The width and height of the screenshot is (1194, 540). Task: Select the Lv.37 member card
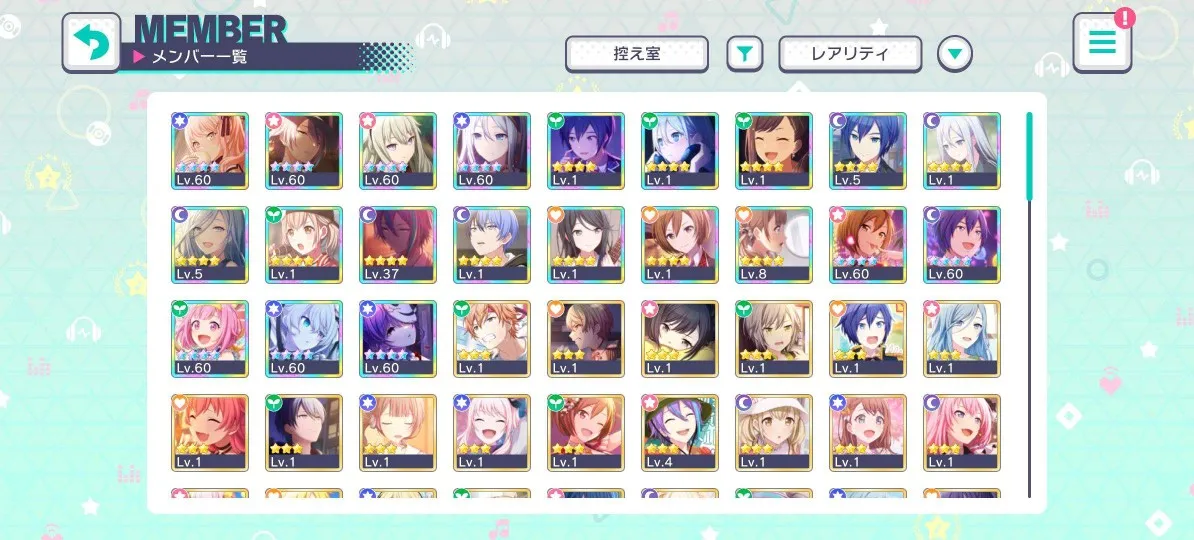398,244
